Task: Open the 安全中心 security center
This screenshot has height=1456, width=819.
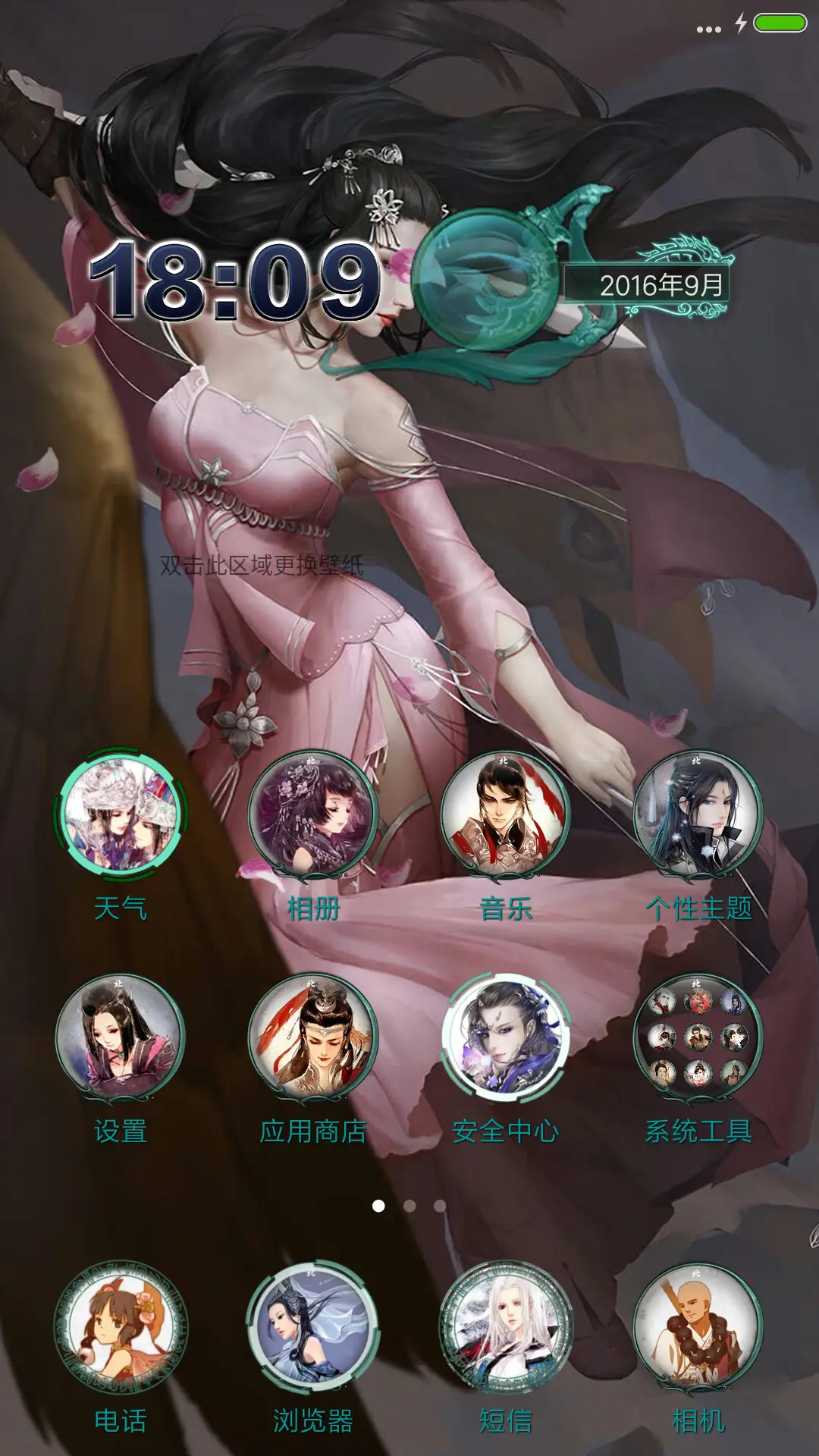Action: 505,1039
